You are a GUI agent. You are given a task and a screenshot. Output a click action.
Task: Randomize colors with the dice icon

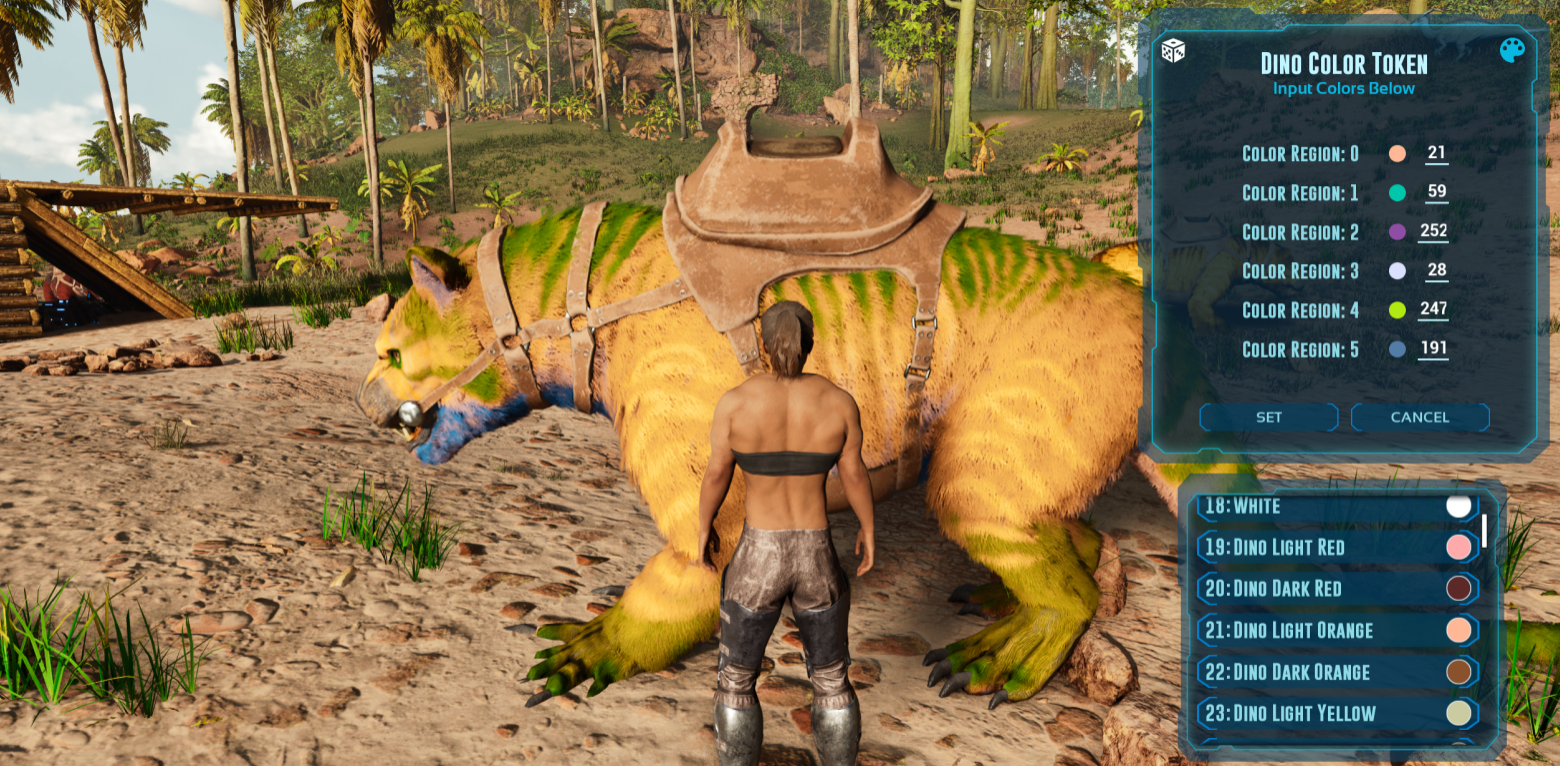[x=1173, y=50]
